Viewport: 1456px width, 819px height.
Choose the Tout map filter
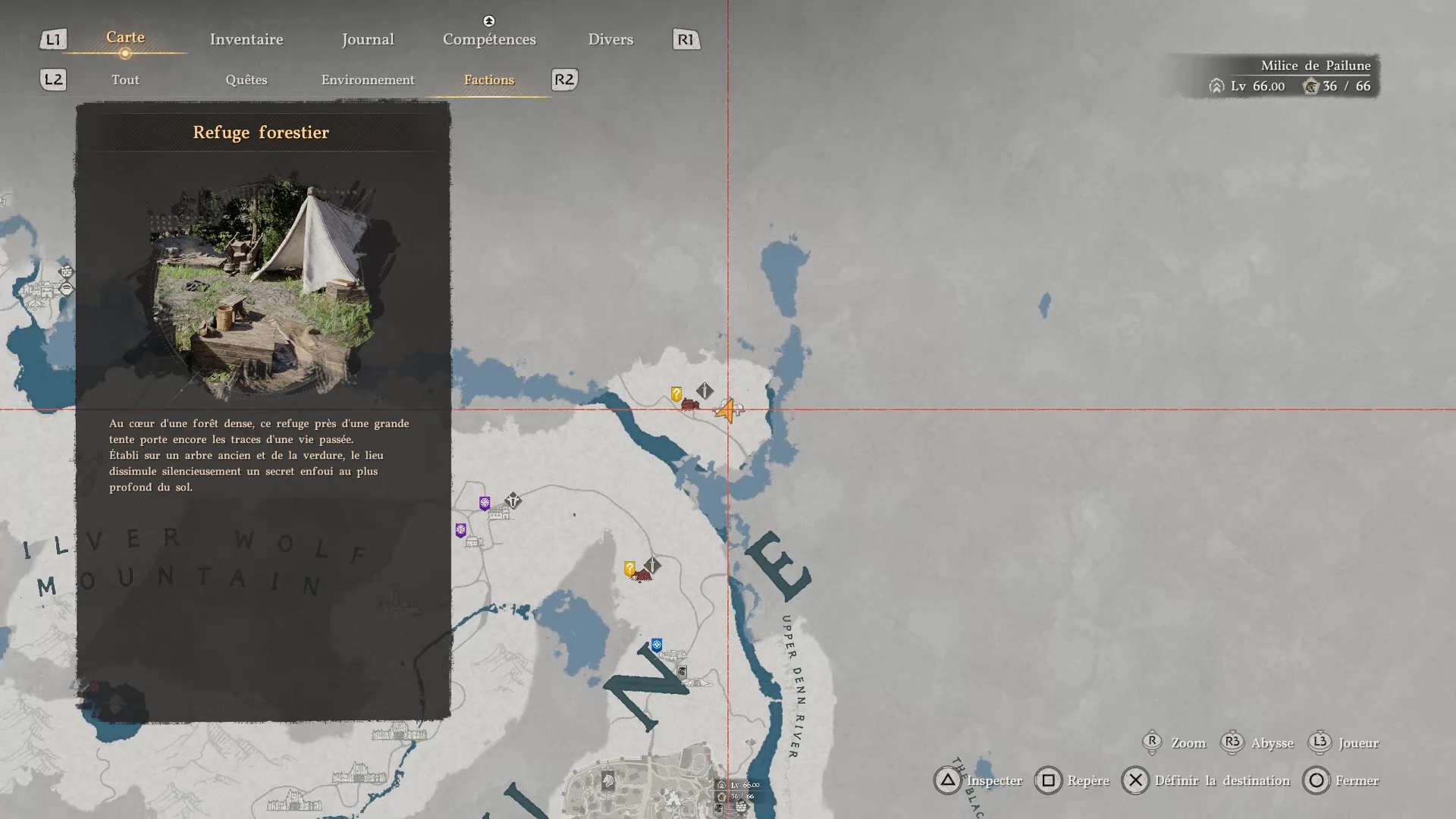(x=125, y=80)
